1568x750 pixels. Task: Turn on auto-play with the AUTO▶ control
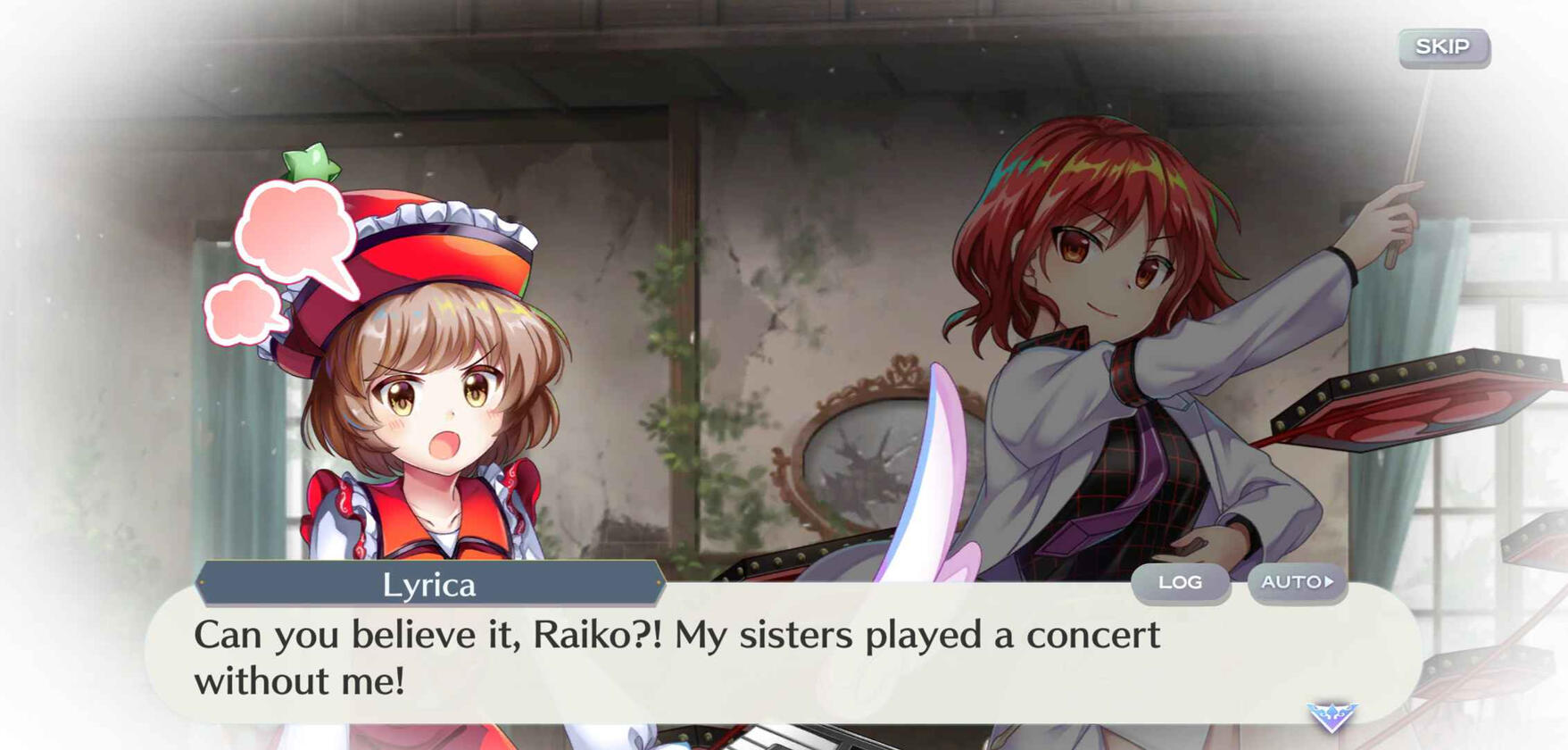point(1296,582)
